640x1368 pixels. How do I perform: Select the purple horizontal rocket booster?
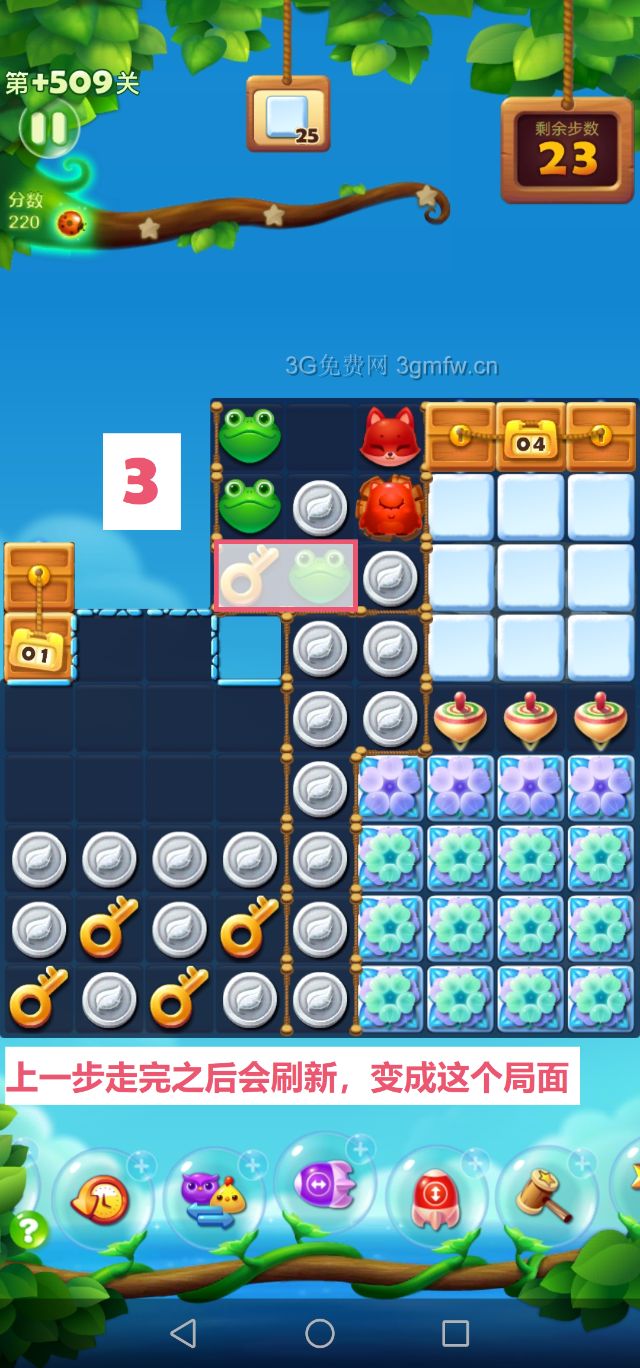[325, 1186]
